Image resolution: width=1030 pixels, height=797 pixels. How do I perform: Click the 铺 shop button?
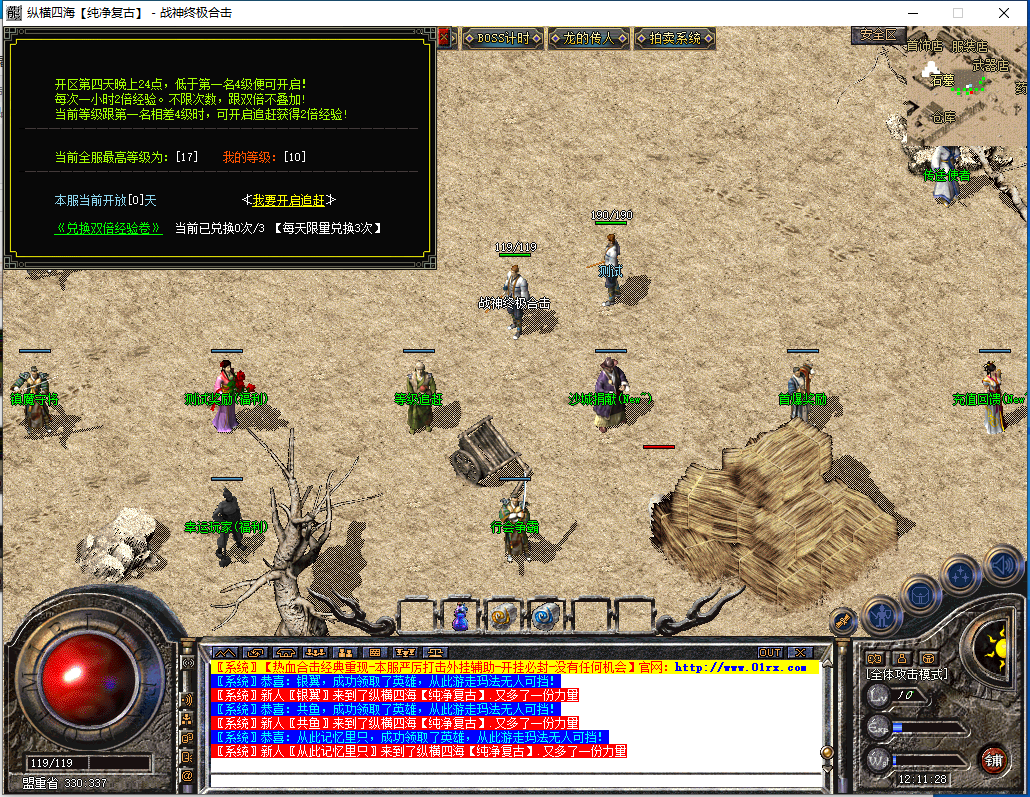(x=993, y=759)
